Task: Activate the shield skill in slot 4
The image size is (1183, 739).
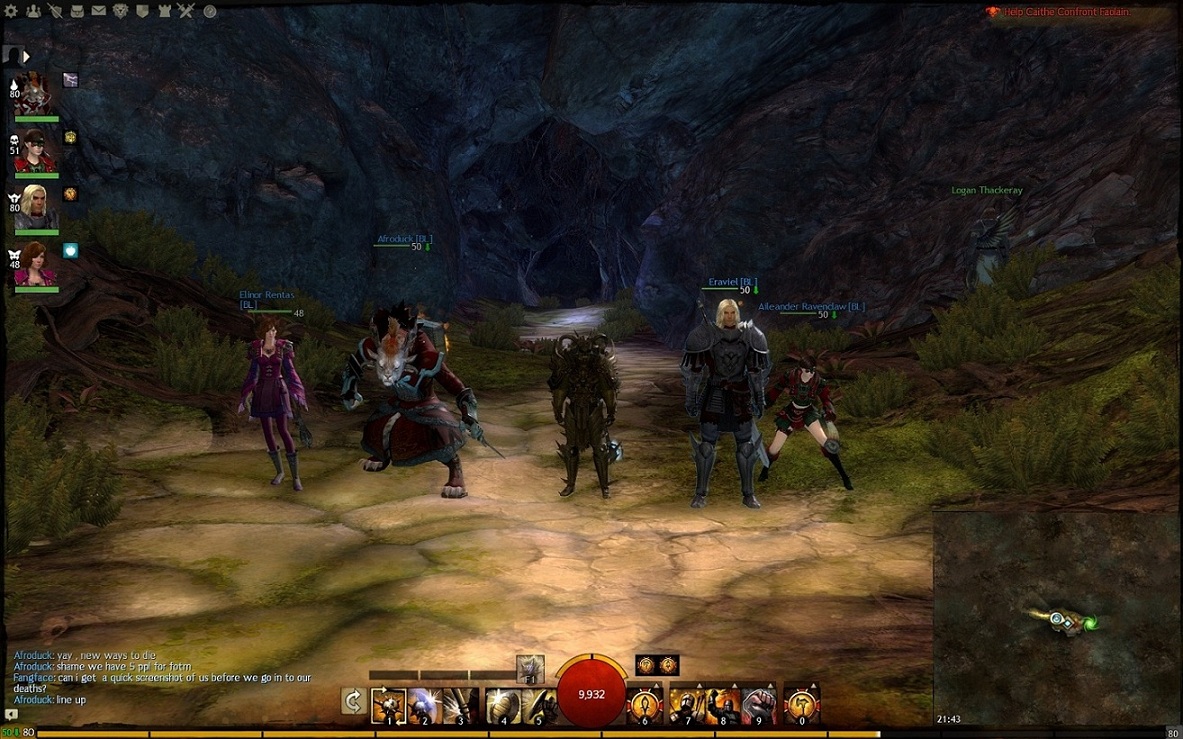Action: [503, 705]
